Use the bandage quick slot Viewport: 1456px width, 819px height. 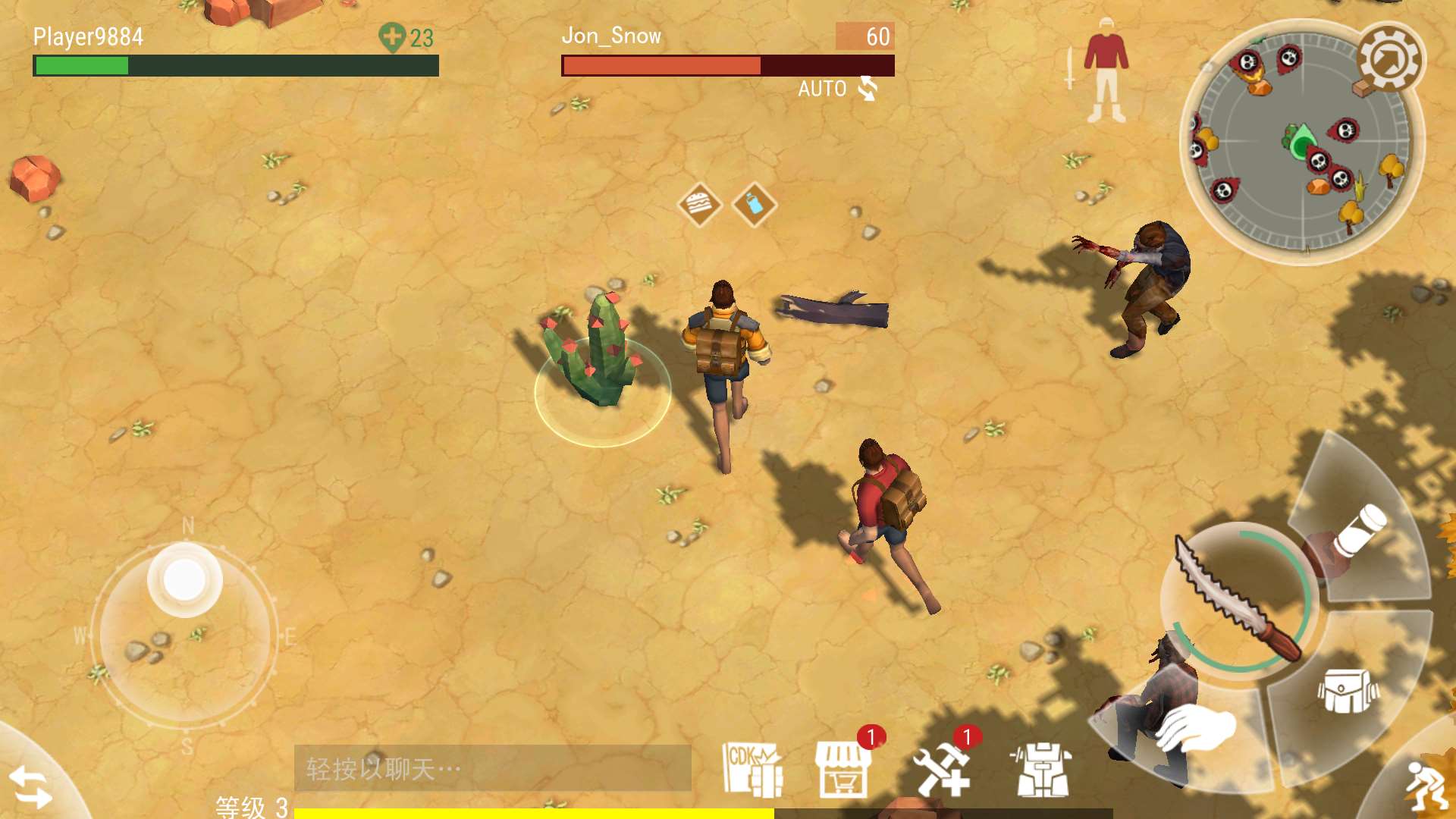pos(1359,531)
